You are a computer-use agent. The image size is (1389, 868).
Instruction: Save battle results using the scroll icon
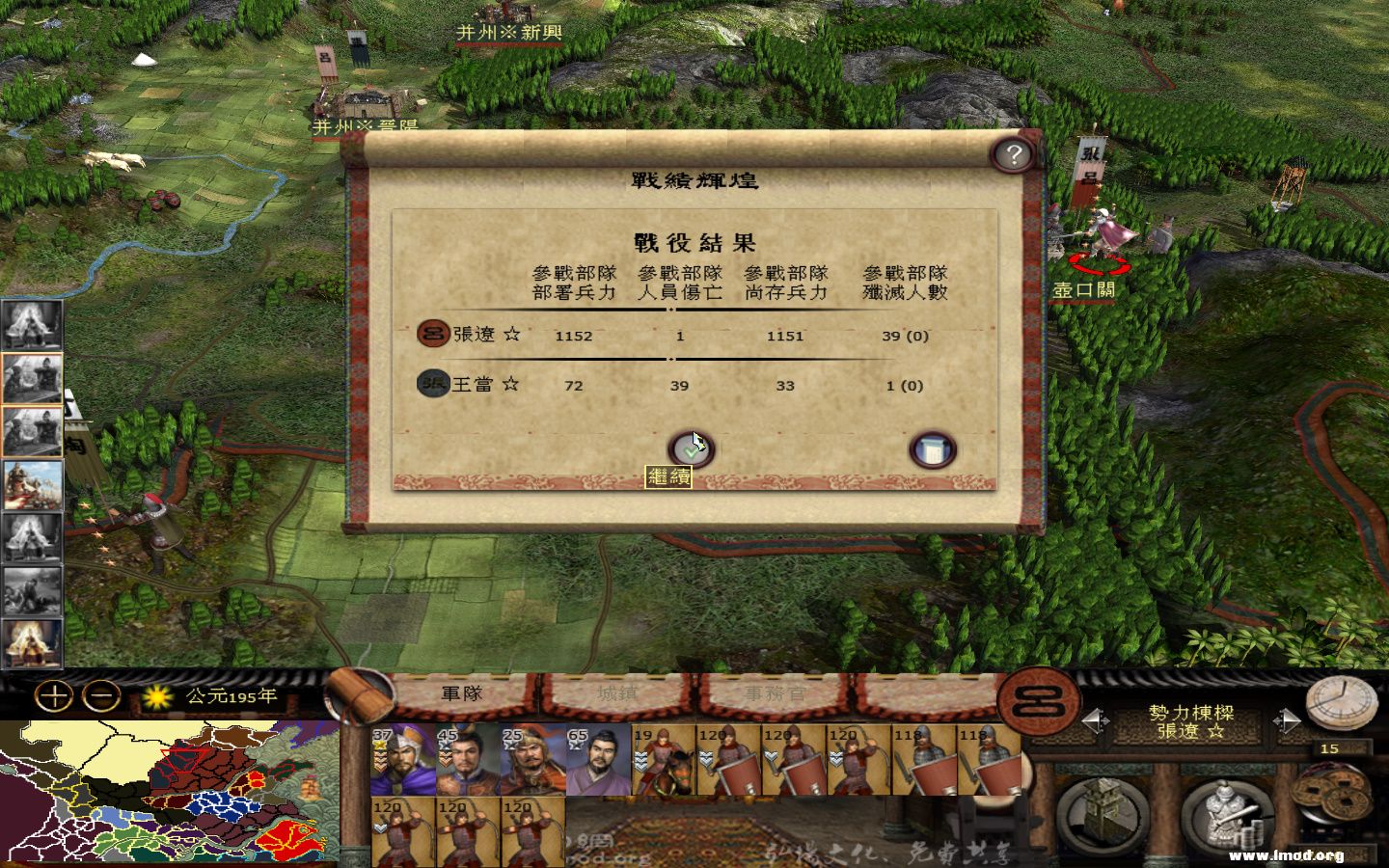[932, 448]
